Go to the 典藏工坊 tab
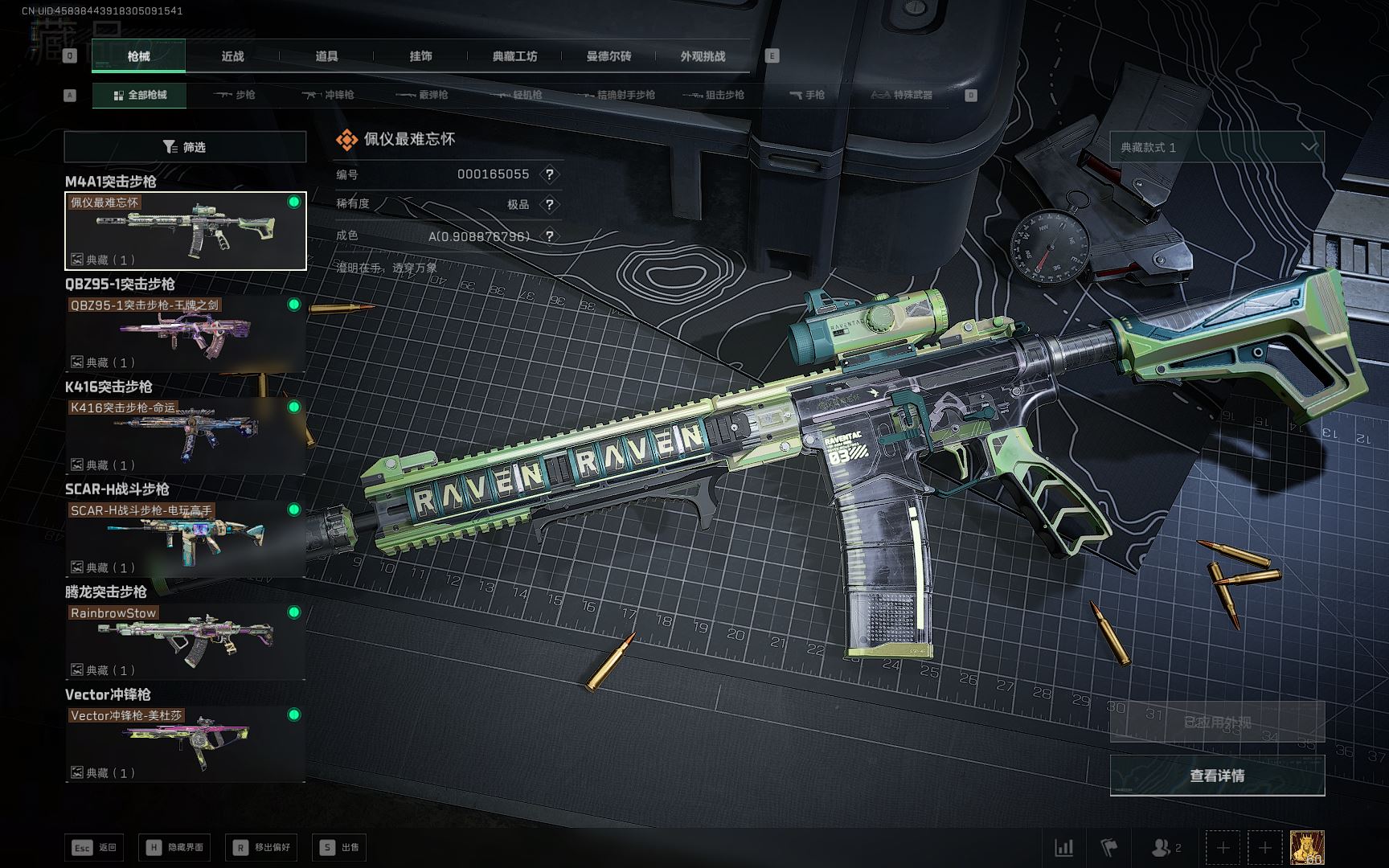The width and height of the screenshot is (1389, 868). tap(514, 56)
